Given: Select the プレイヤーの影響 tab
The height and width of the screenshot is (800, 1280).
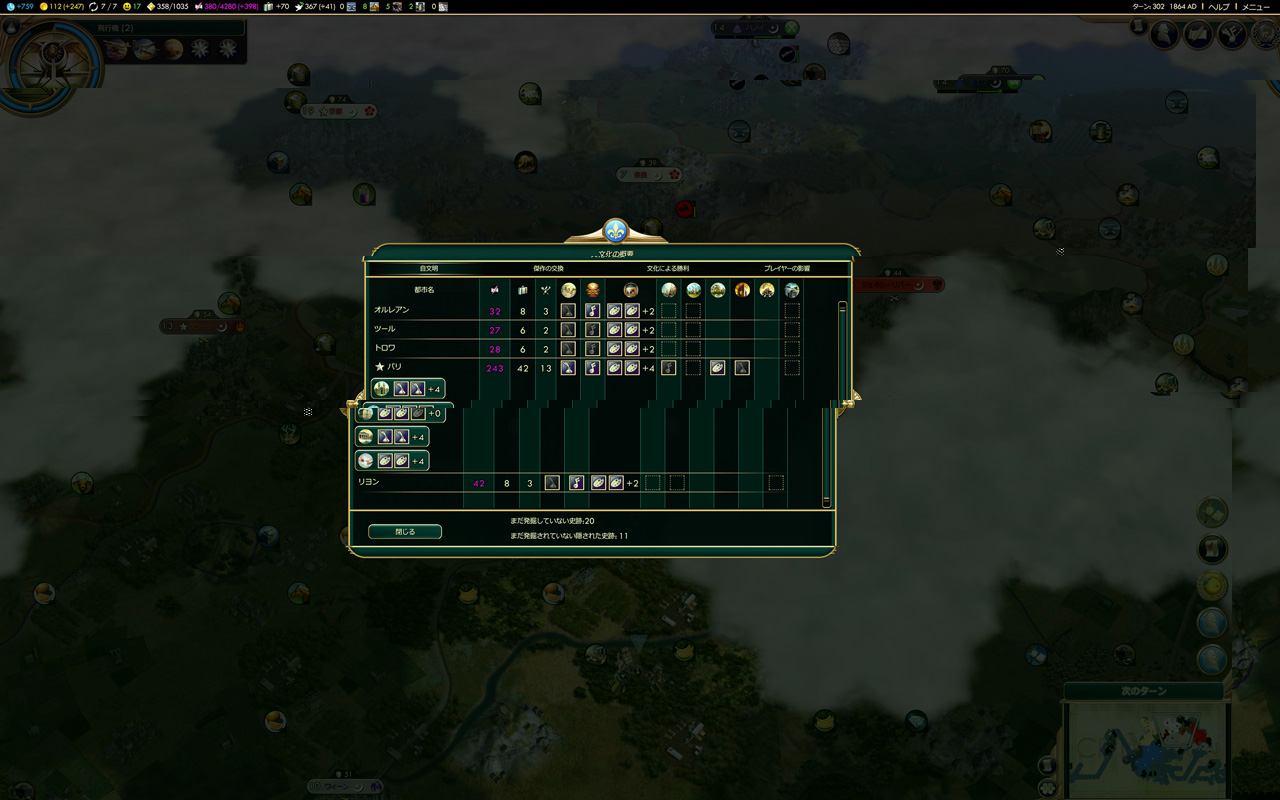Looking at the screenshot, I should tap(787, 269).
